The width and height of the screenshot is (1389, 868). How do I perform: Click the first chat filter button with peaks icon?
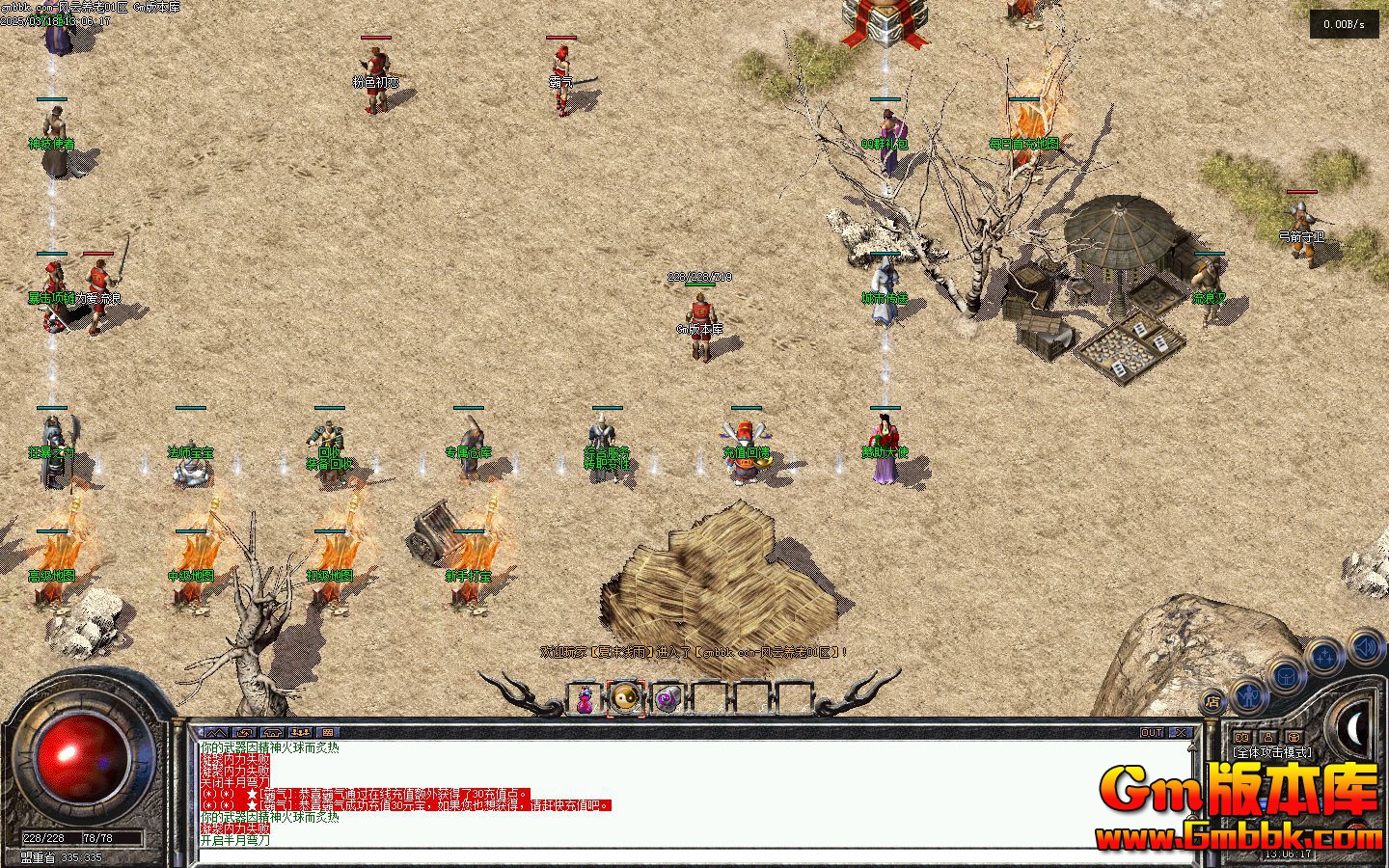click(x=215, y=733)
